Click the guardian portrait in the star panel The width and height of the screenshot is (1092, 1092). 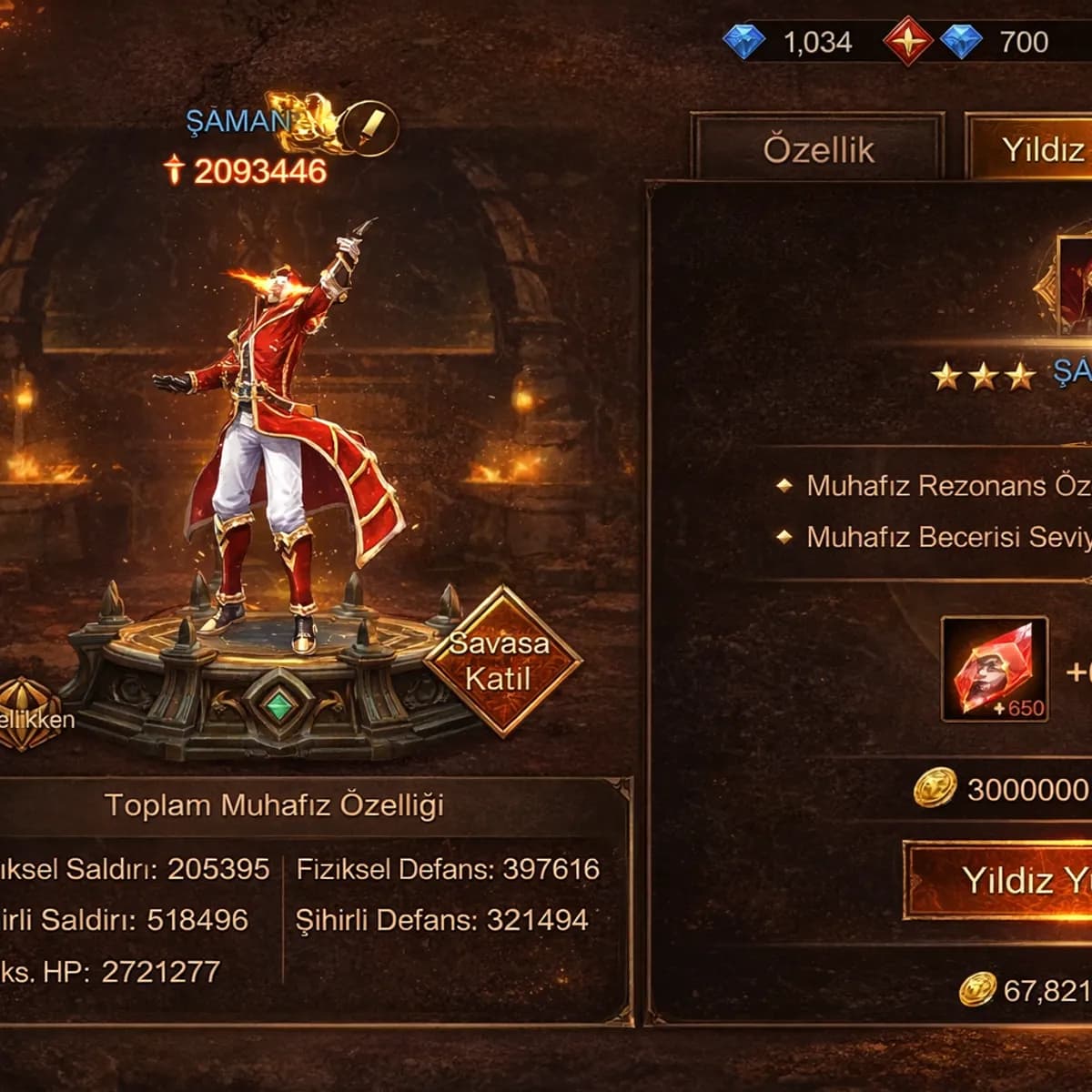1076,285
